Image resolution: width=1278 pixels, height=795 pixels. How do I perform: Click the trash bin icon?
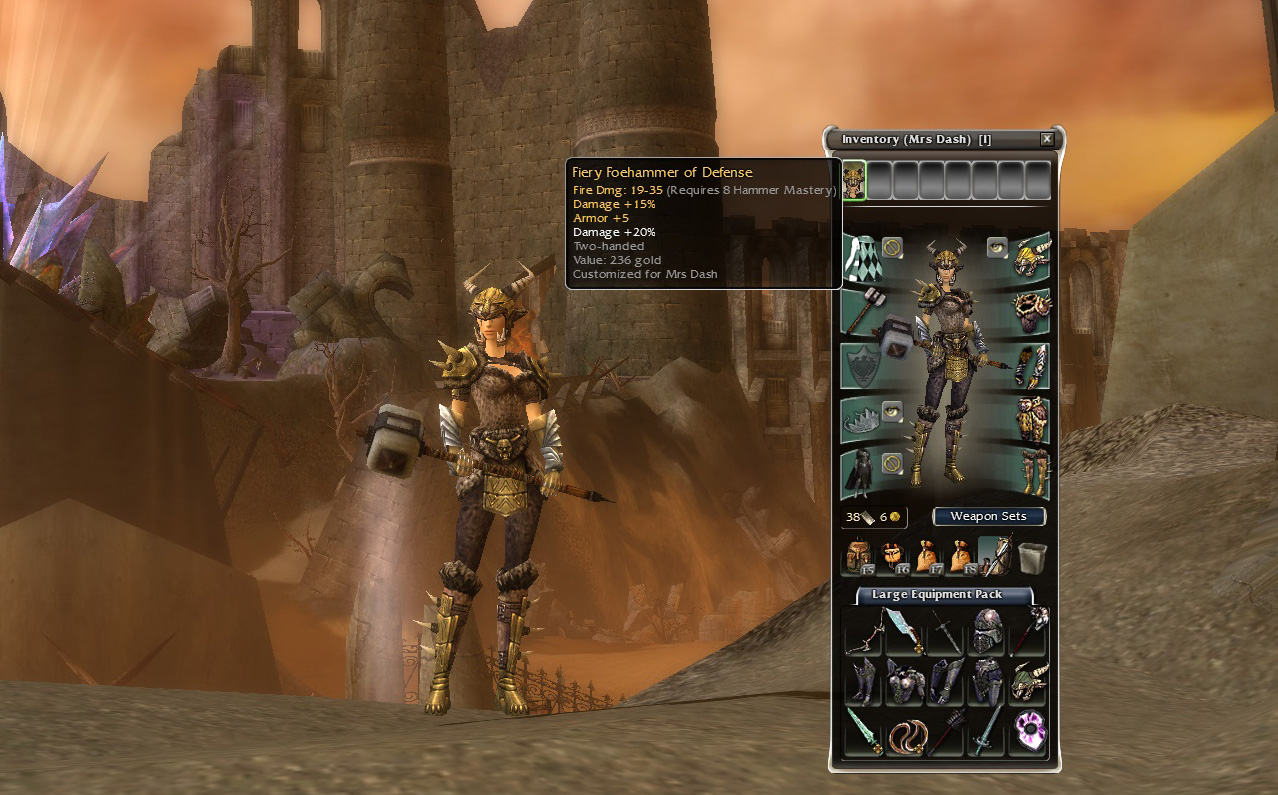1032,557
